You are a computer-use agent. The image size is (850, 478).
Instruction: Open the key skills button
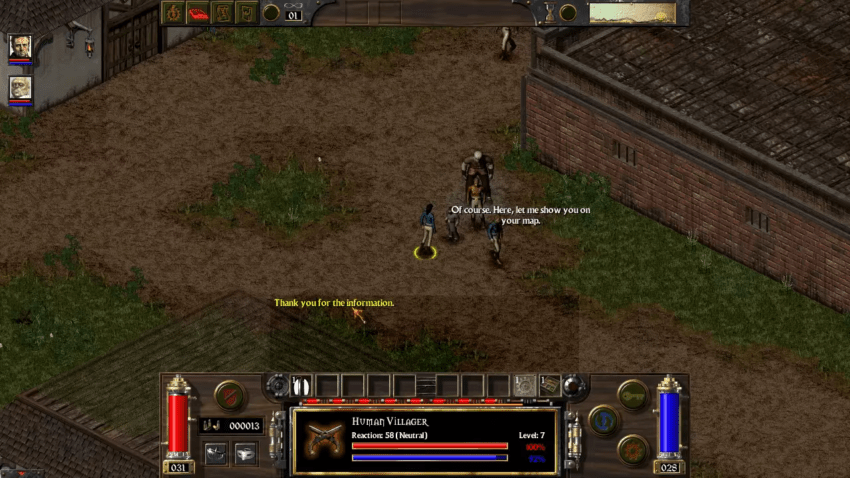(x=633, y=393)
